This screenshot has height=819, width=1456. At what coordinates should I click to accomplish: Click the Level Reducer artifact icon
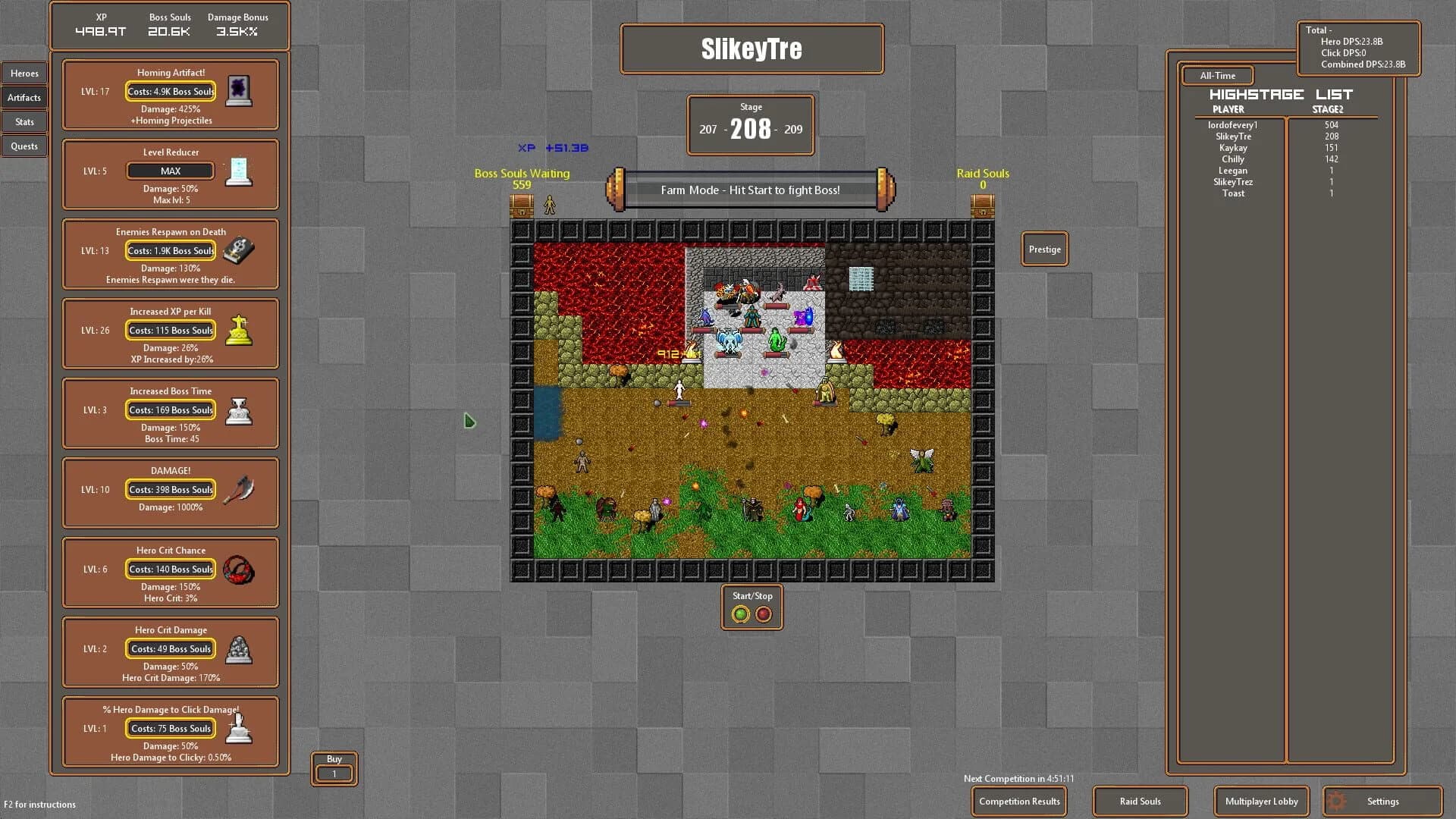[x=239, y=171]
